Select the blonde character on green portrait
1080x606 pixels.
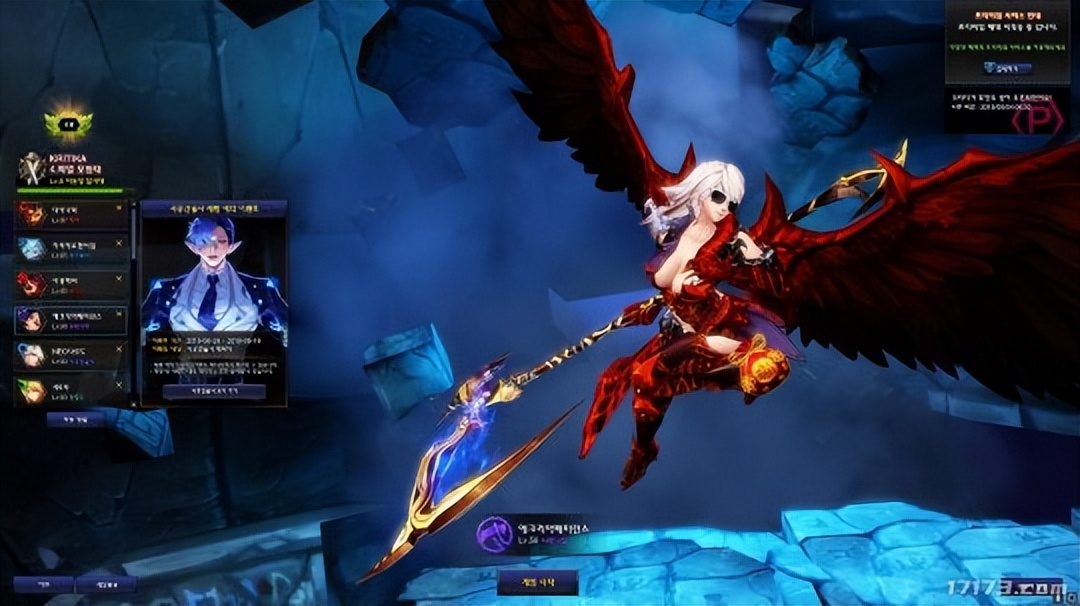72,389
